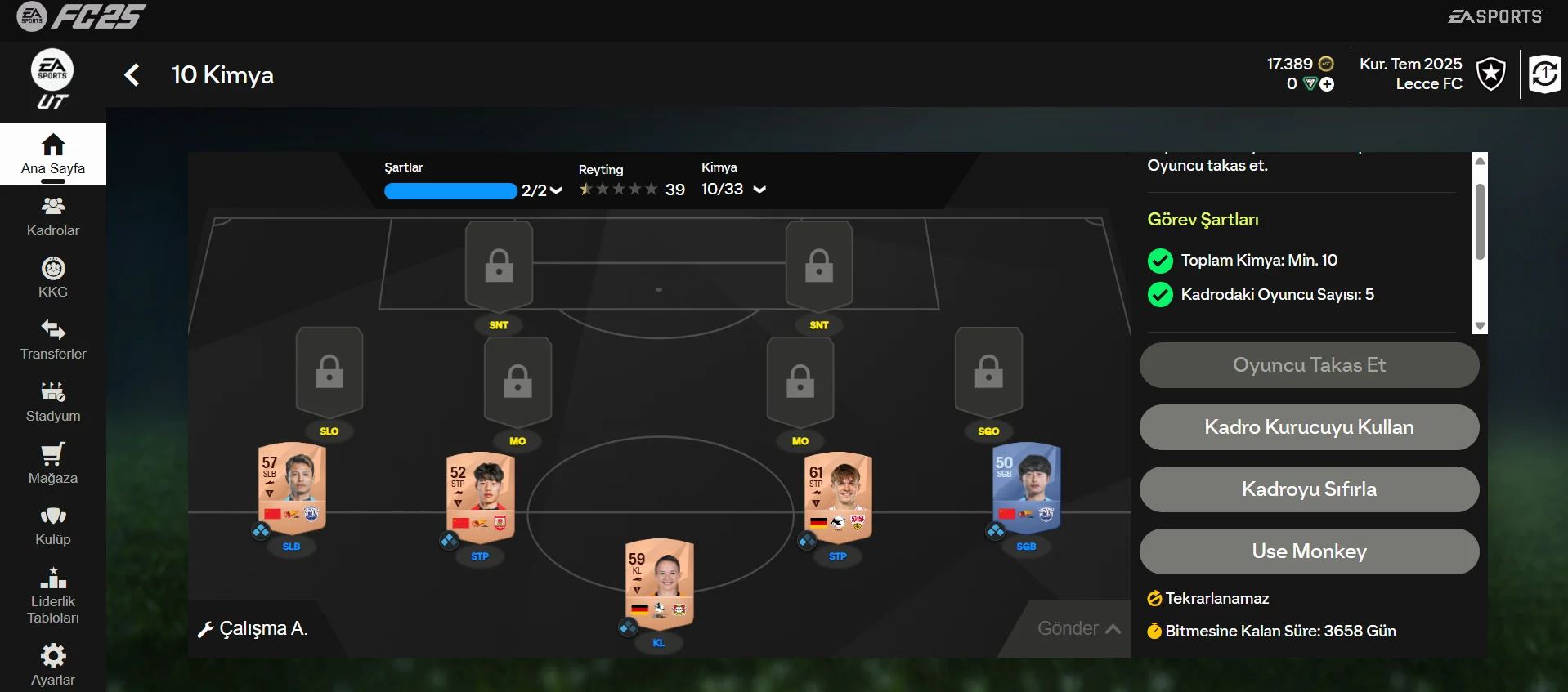
Task: Choose Kadro Kurucuyu Kullan
Action: point(1309,427)
